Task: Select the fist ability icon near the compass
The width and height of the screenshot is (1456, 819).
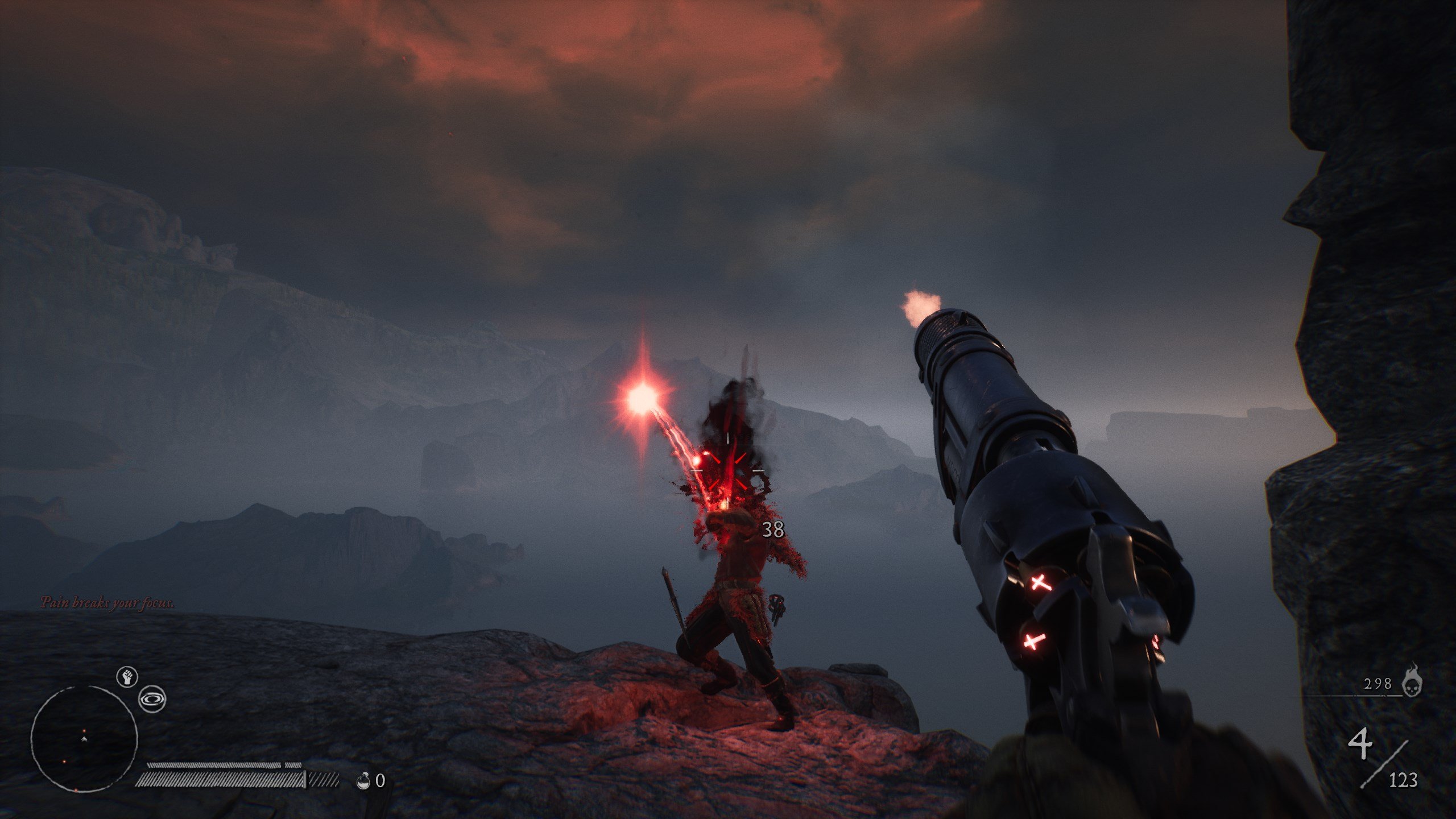Action: [127, 676]
